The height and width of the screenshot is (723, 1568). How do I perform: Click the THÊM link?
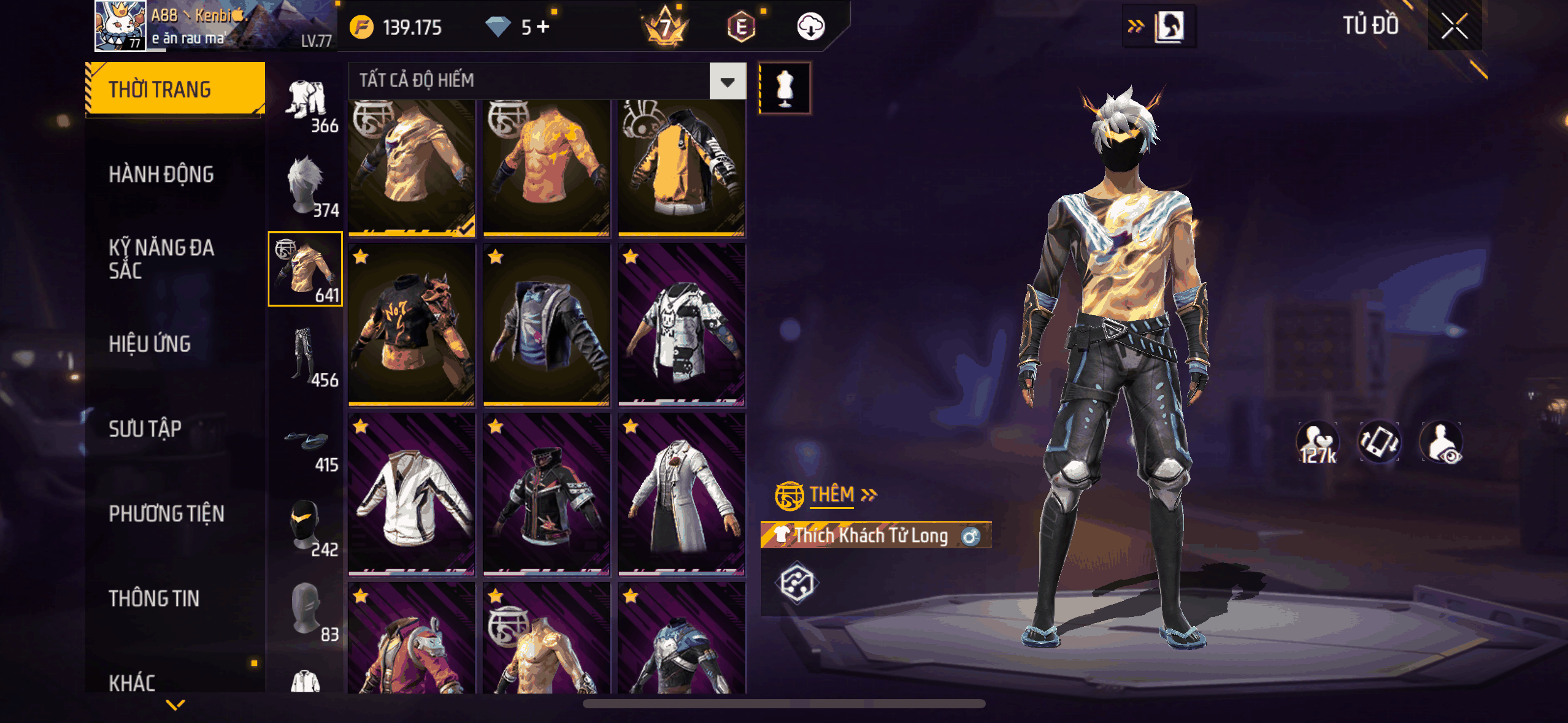832,494
